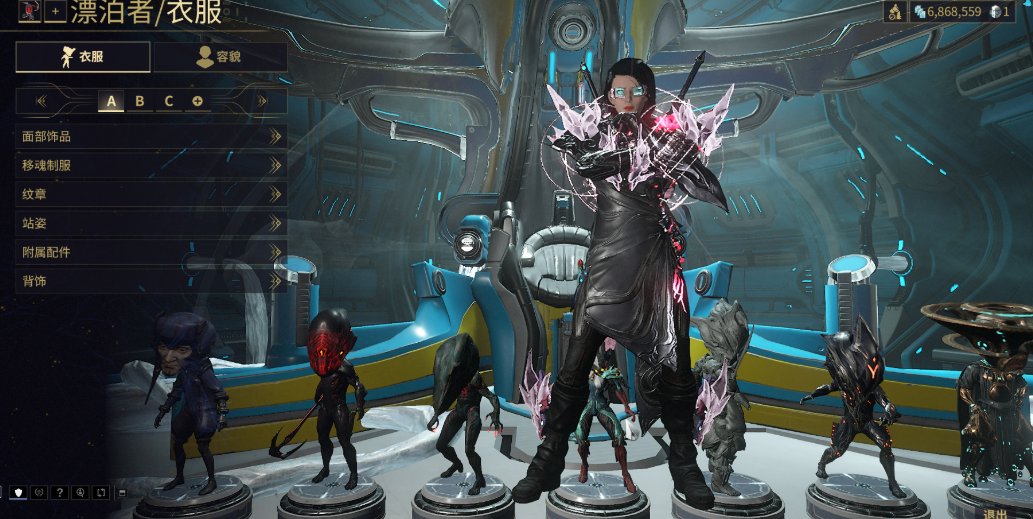Image resolution: width=1033 pixels, height=519 pixels.
Task: Choose appearance config slot C
Action: [169, 101]
